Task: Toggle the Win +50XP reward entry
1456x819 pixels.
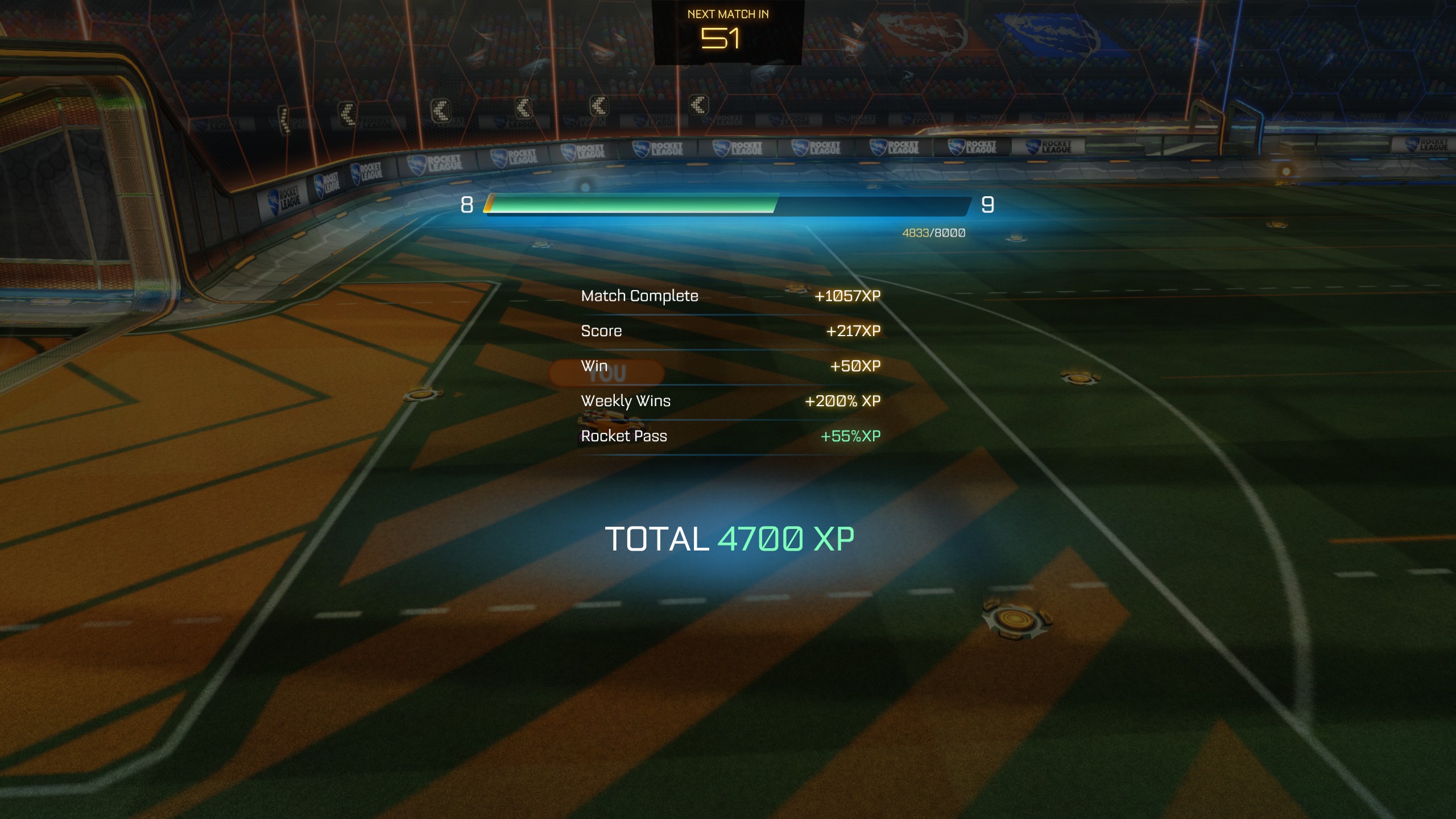Action: (x=728, y=366)
